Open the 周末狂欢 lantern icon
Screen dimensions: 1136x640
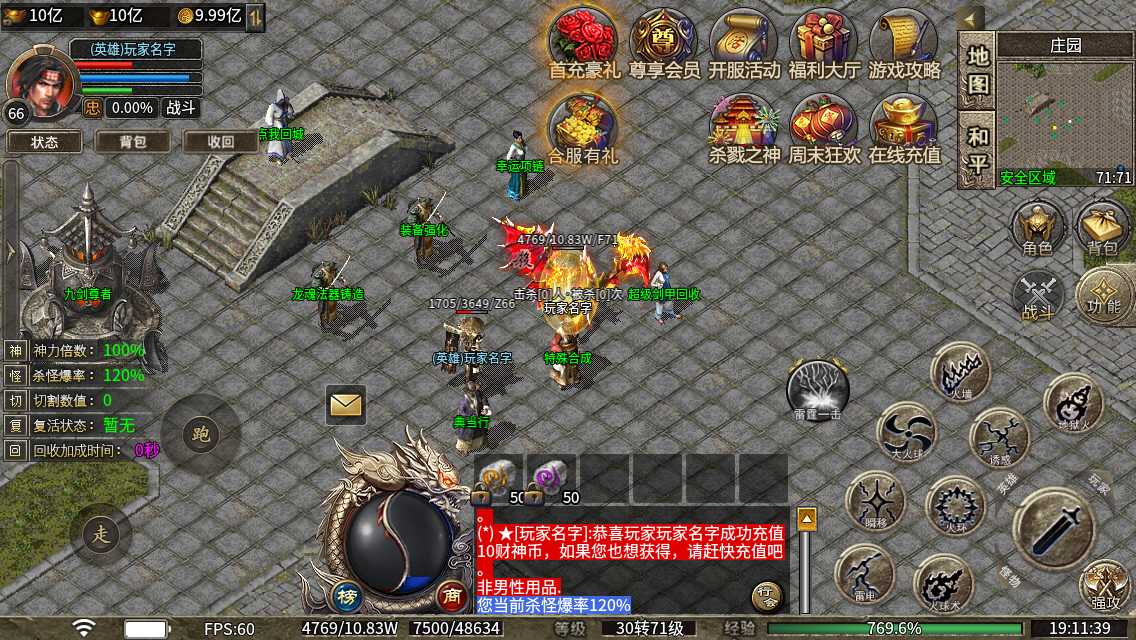point(824,125)
